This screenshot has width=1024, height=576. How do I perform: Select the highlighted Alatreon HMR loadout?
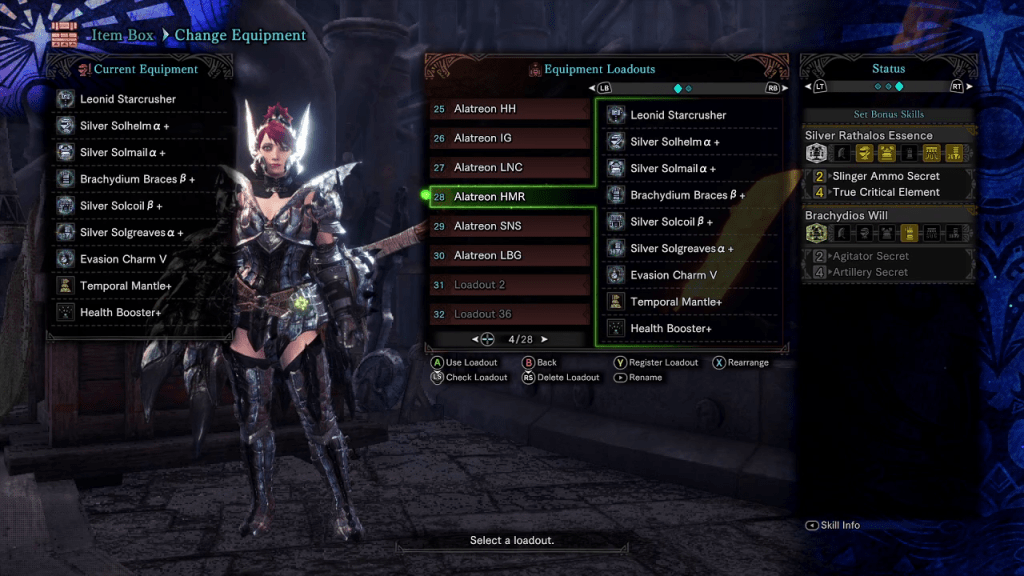[x=510, y=197]
